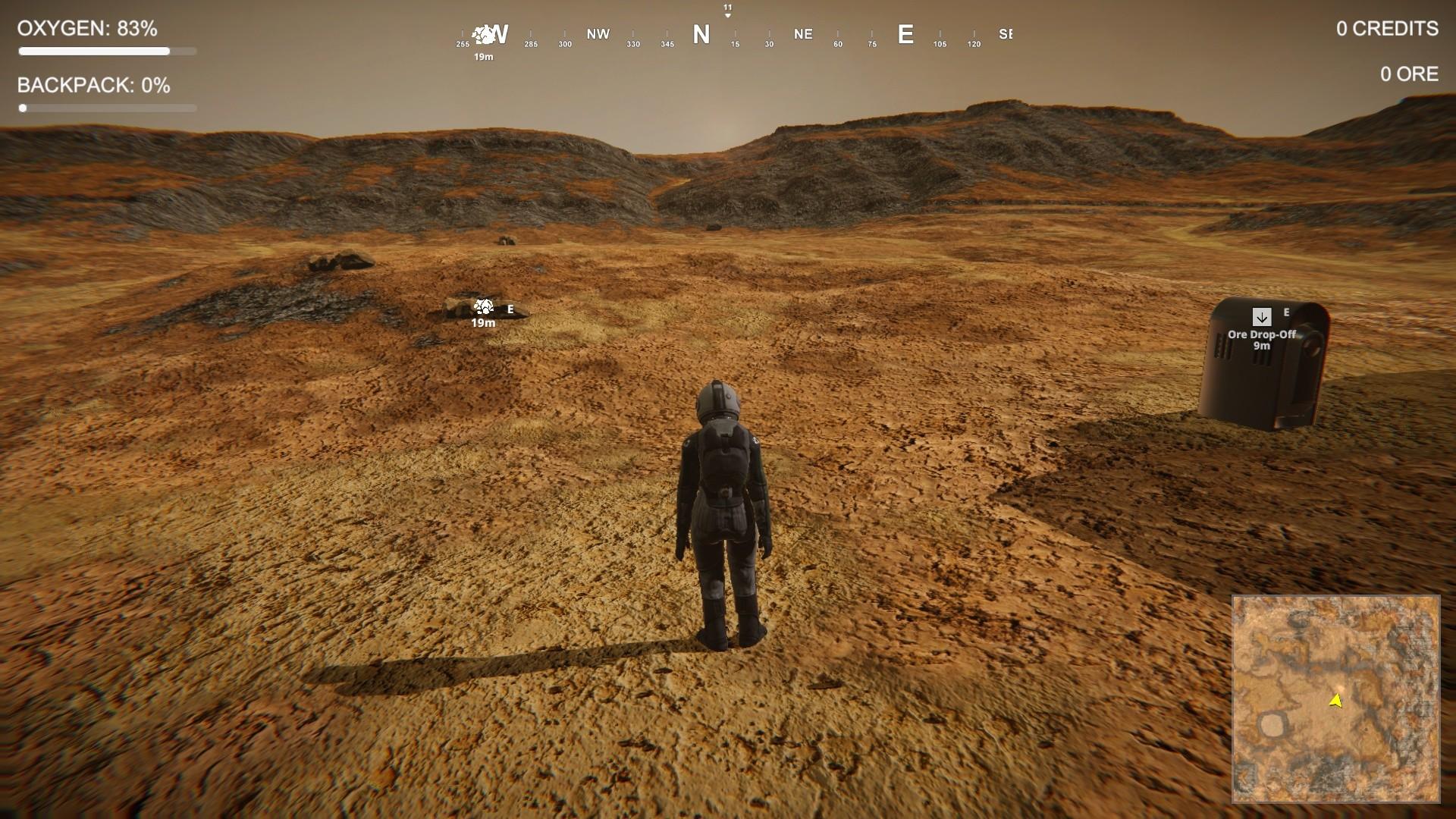Select the ore deposit marker 19m away
Screen dimensions: 1456x819
pyautogui.click(x=483, y=309)
